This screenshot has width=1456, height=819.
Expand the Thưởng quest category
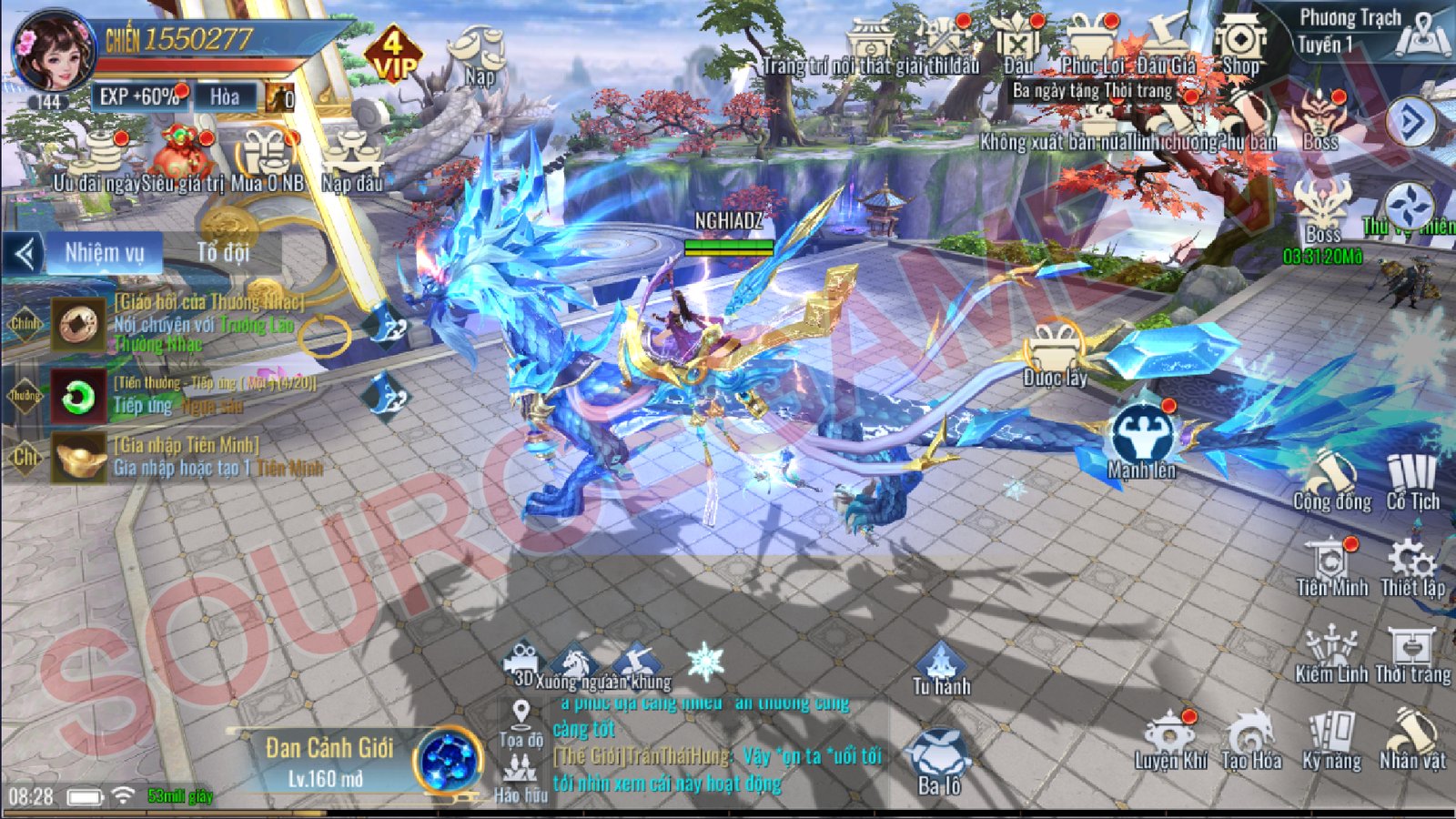27,395
